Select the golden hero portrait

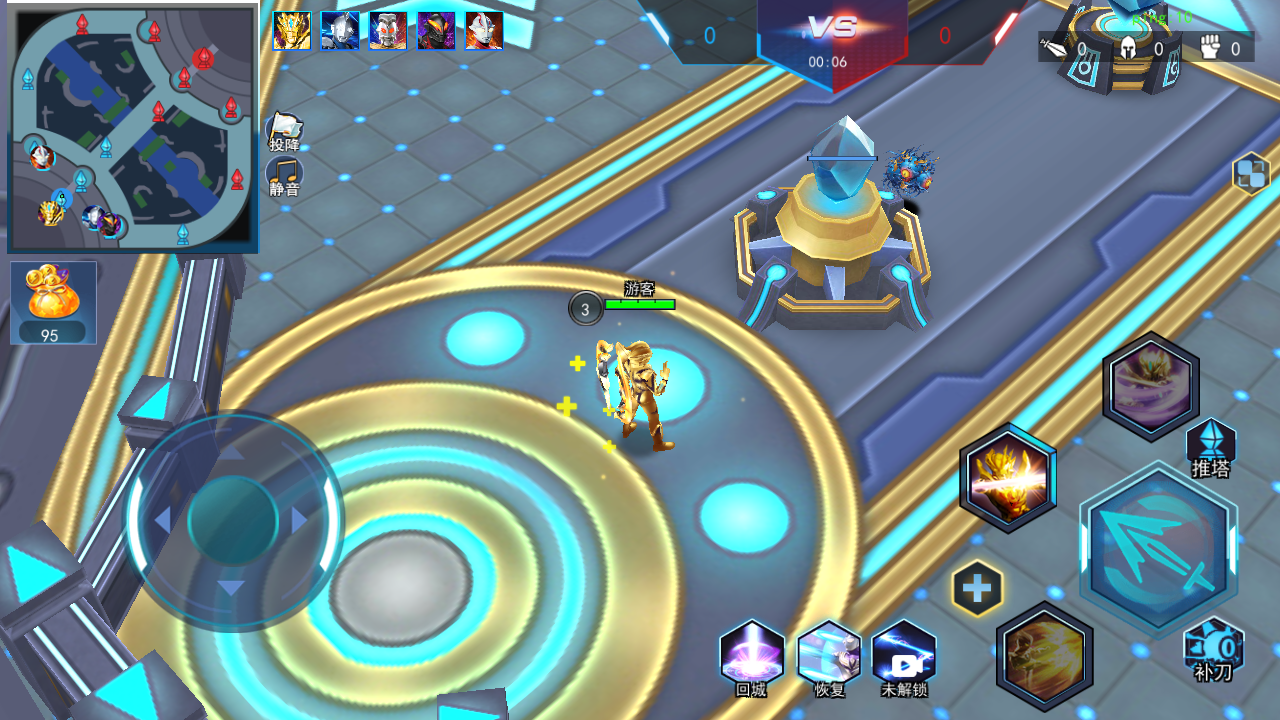pos(292,31)
